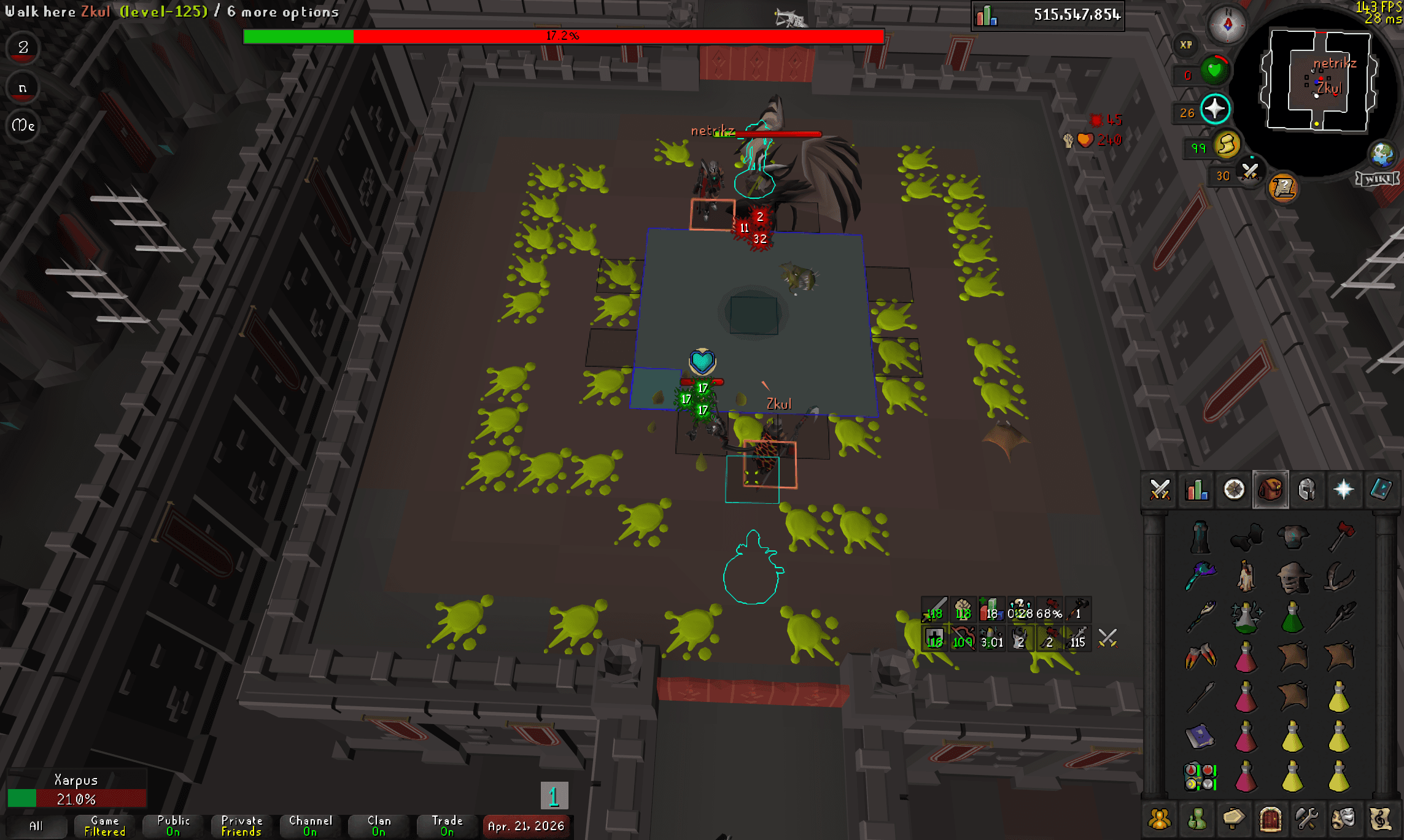Switch to the All chat tab
The image size is (1404, 840).
37,827
